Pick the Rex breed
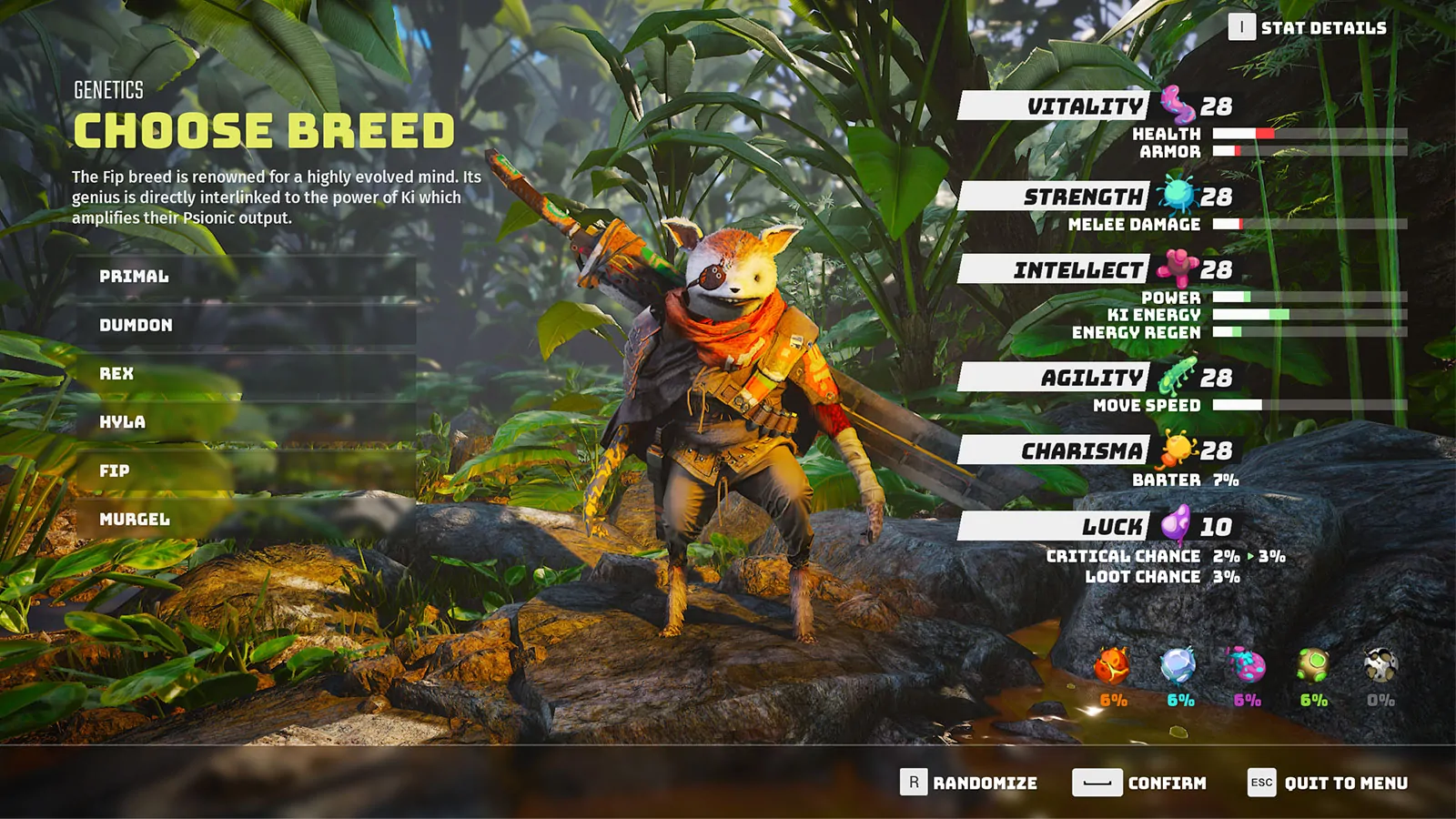The width and height of the screenshot is (1456, 819). tap(117, 374)
